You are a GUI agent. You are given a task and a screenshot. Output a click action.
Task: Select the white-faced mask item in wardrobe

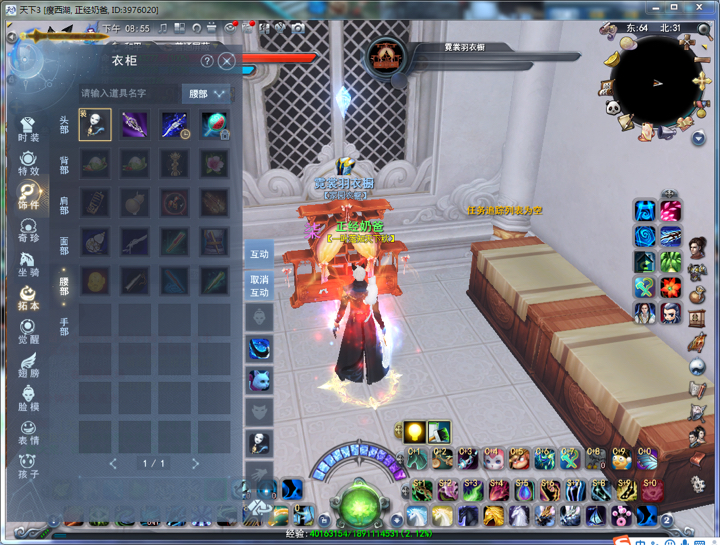coord(96,125)
